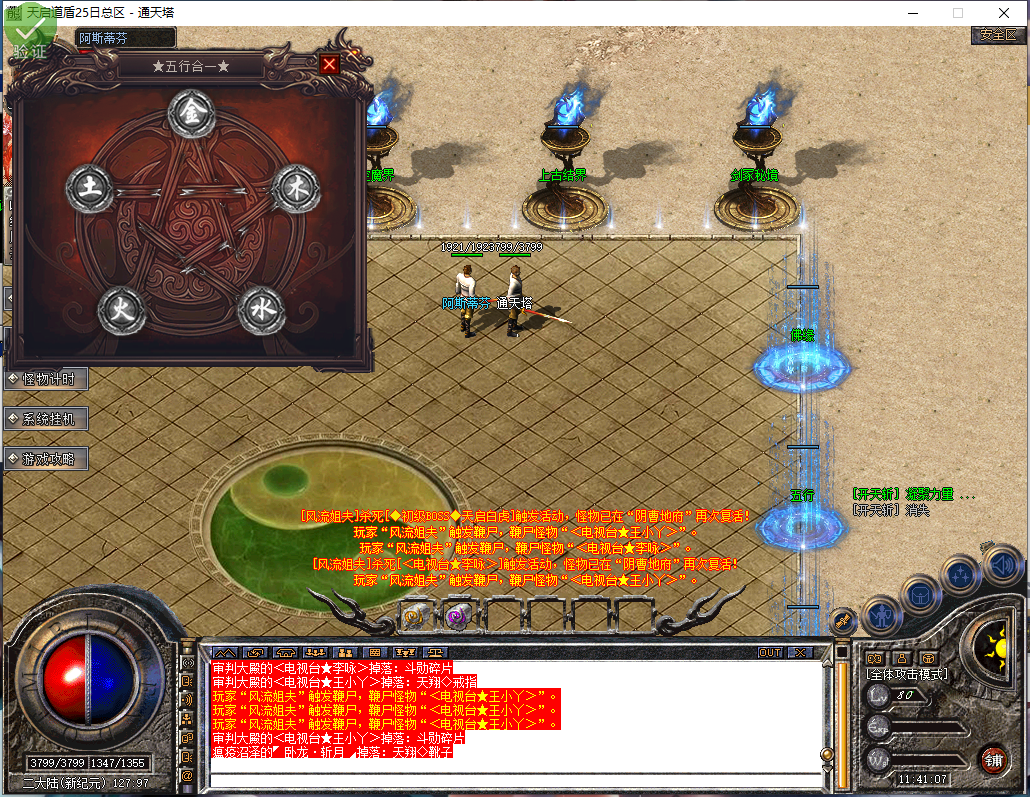Viewport: 1030px width, 797px height.
Task: Open the 游戏攻略 game guide
Action: tap(48, 459)
